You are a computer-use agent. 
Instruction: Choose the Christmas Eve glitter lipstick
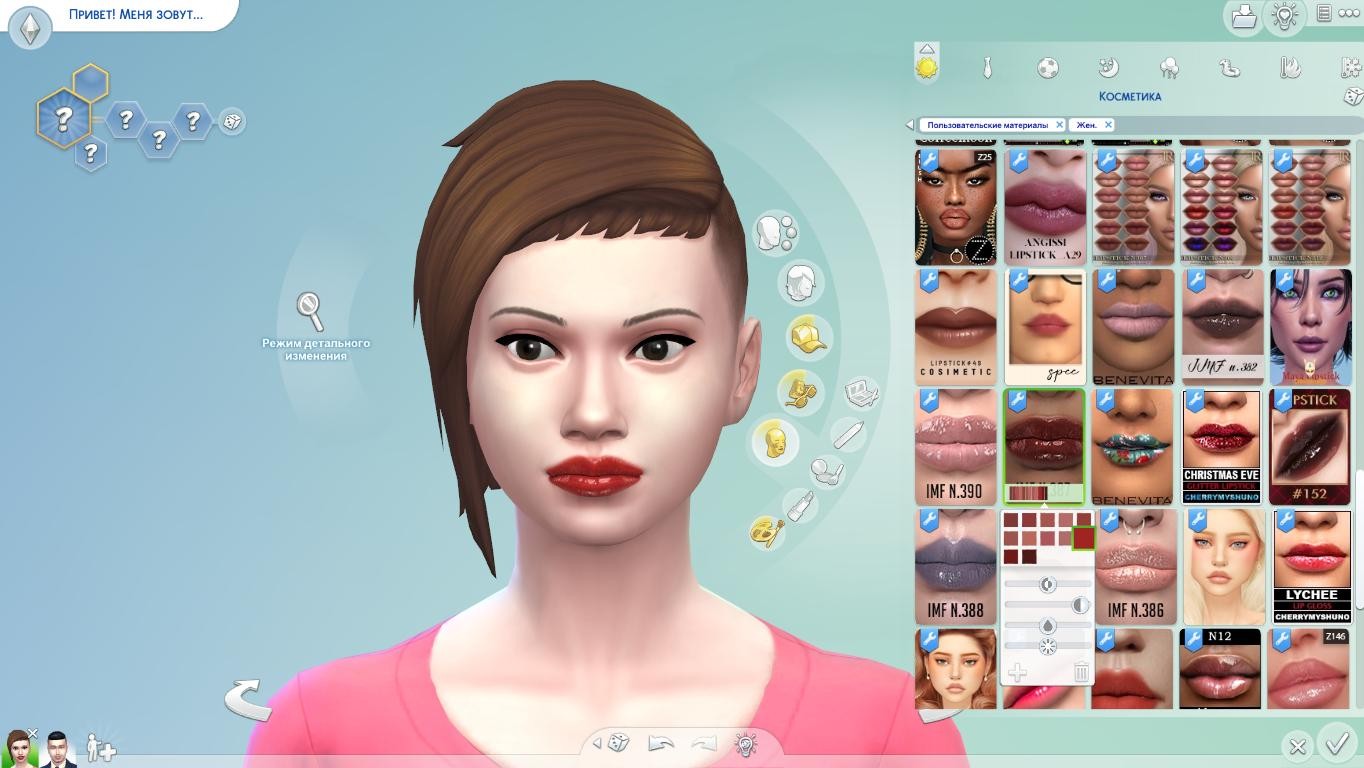[1221, 446]
